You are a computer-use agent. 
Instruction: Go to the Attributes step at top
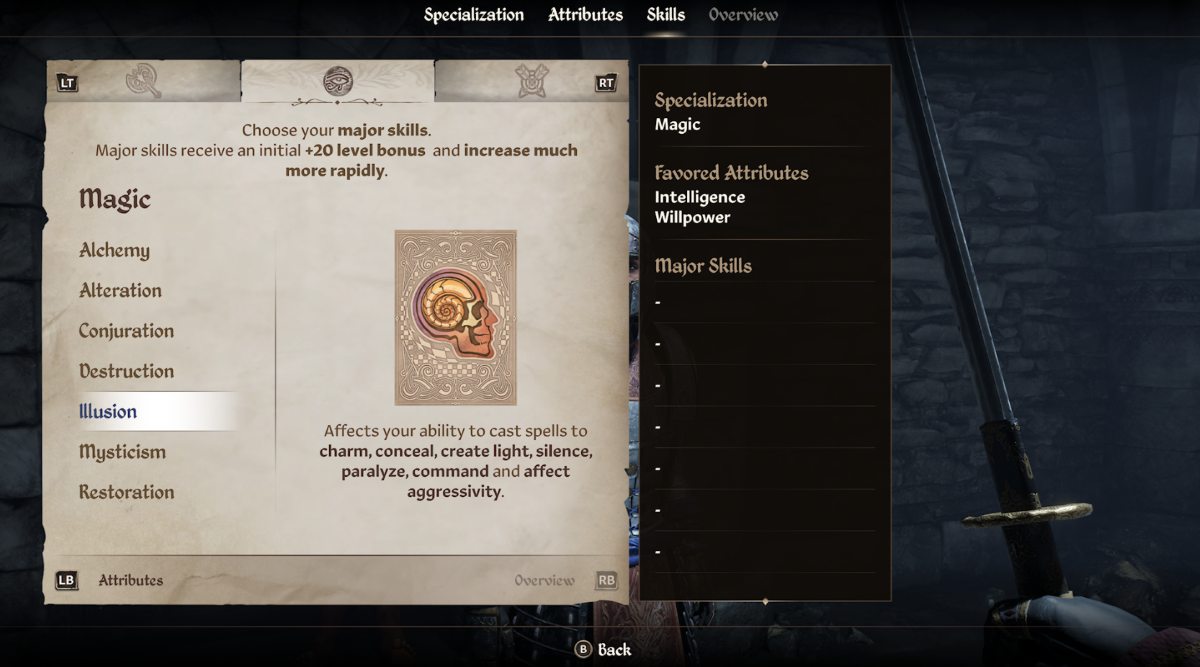coord(585,15)
